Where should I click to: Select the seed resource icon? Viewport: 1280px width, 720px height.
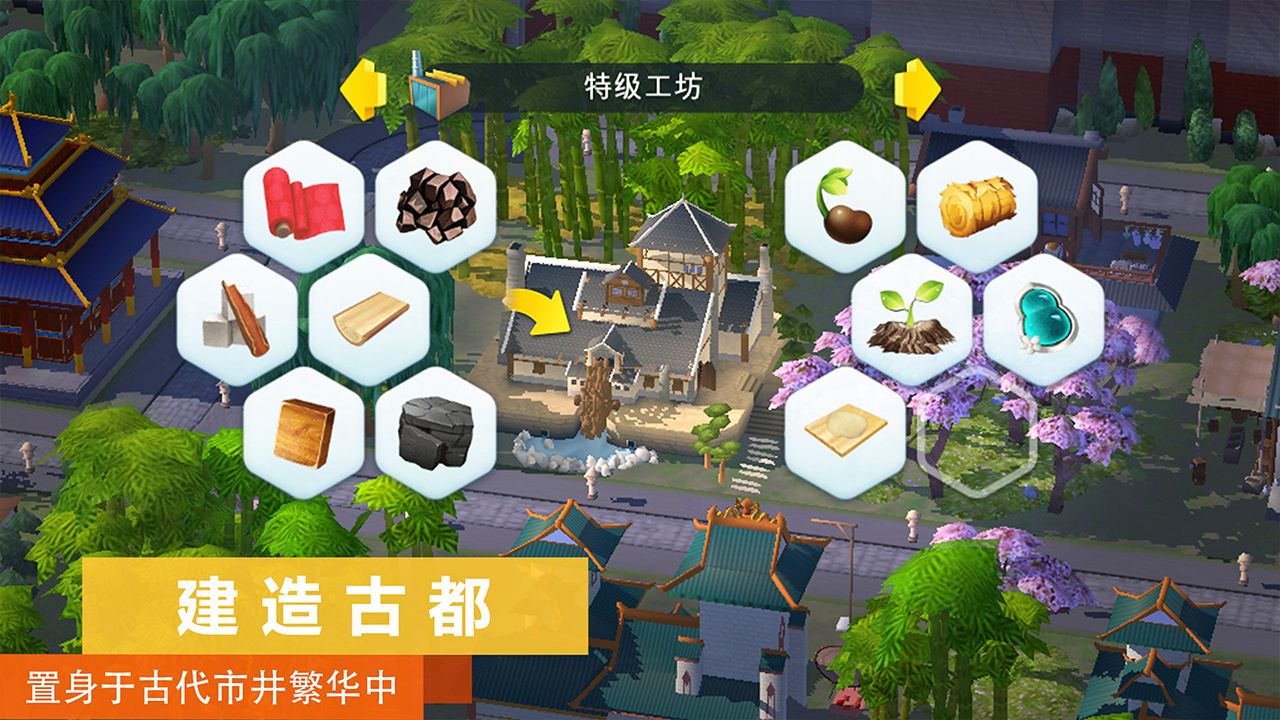pos(845,207)
